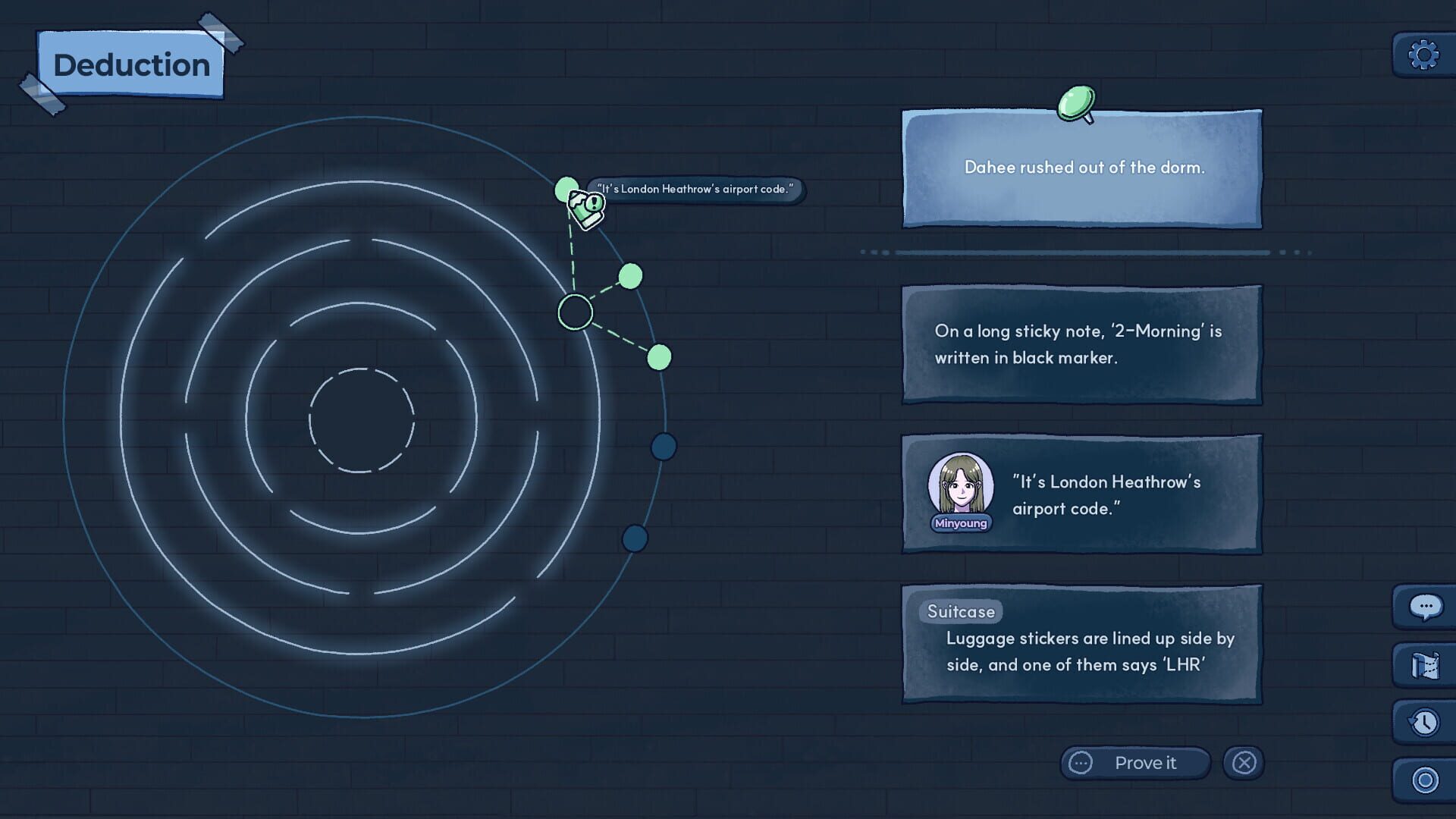Click the exclamation evidence marker on the web
The width and height of the screenshot is (1456, 819).
point(585,206)
